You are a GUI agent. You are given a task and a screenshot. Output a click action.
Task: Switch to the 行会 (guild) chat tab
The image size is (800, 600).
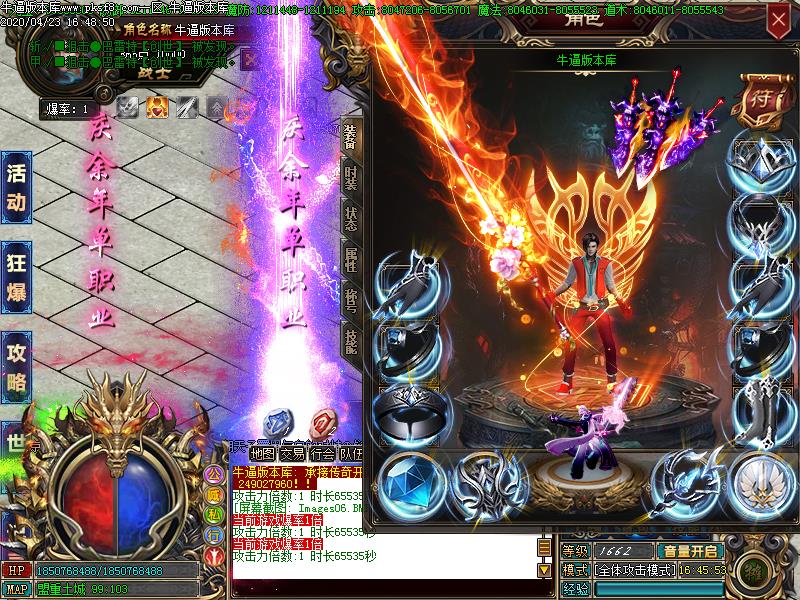322,454
